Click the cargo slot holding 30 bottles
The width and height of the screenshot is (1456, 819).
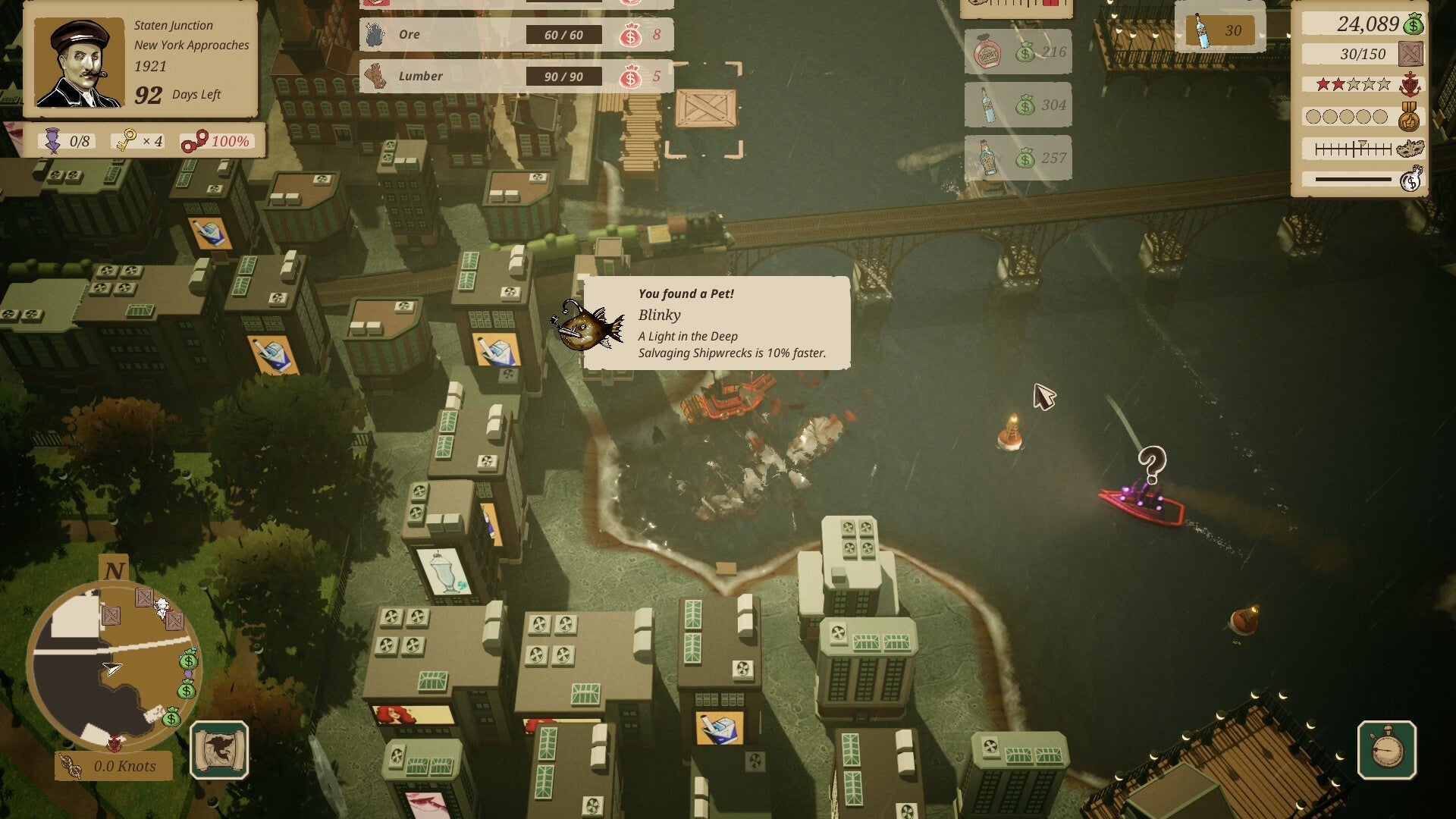(1220, 31)
